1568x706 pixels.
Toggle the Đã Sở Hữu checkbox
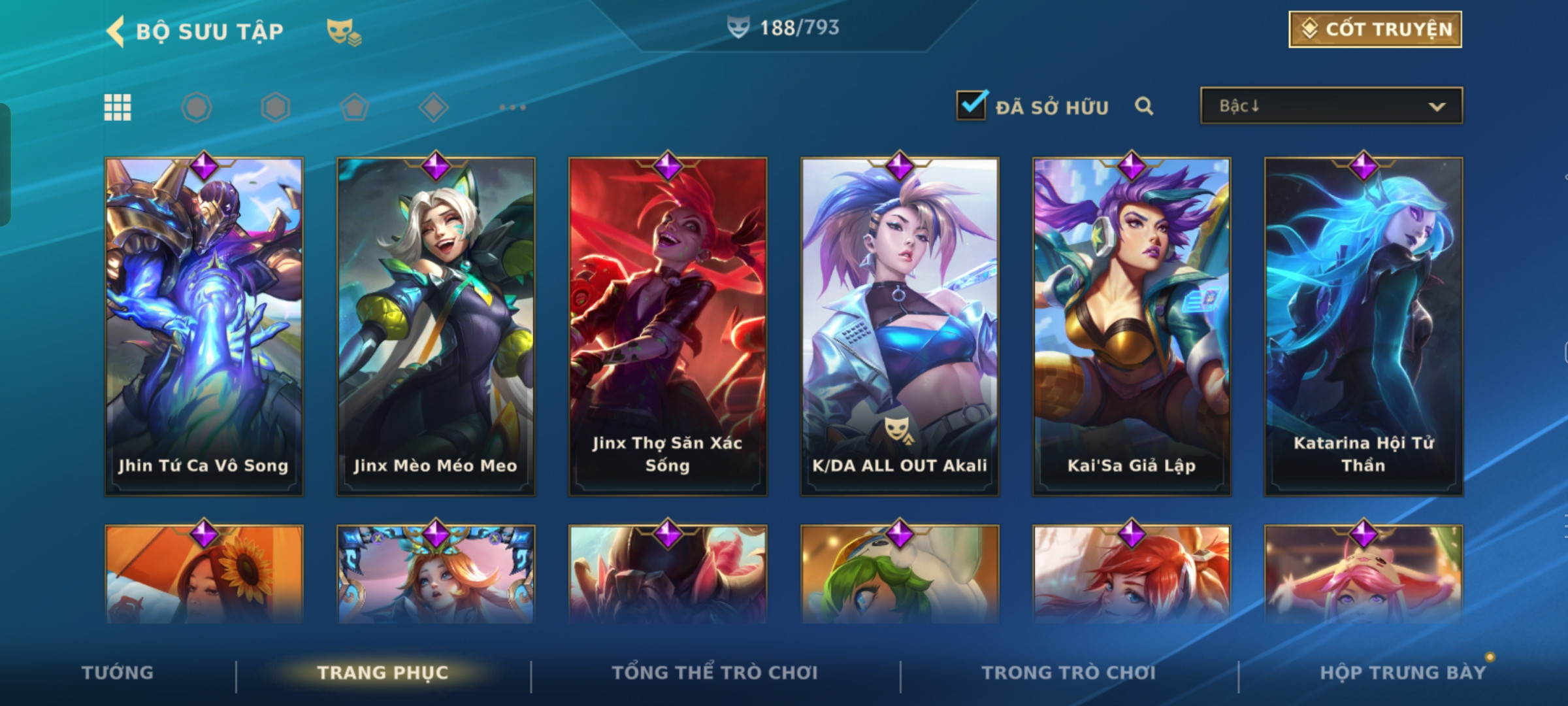(x=972, y=105)
